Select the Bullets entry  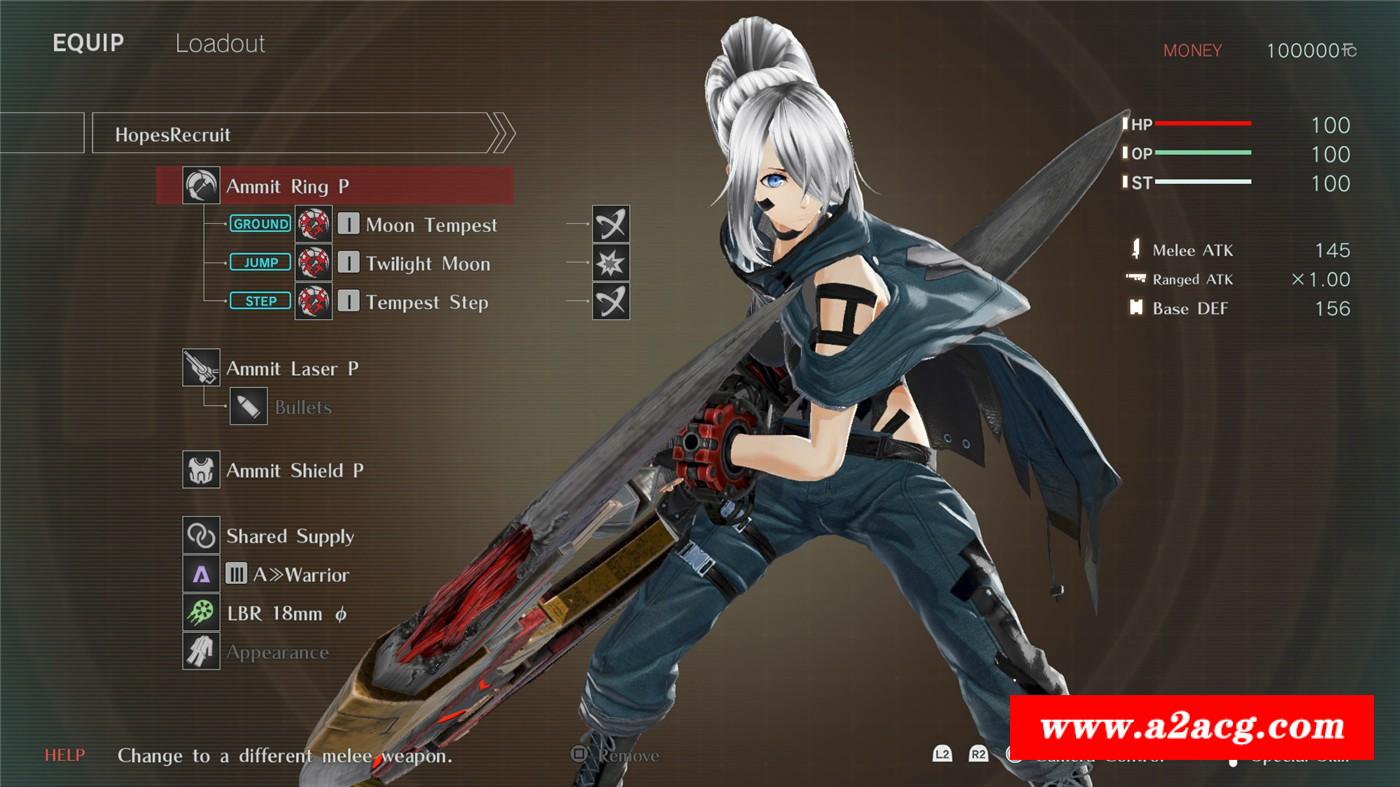[302, 407]
